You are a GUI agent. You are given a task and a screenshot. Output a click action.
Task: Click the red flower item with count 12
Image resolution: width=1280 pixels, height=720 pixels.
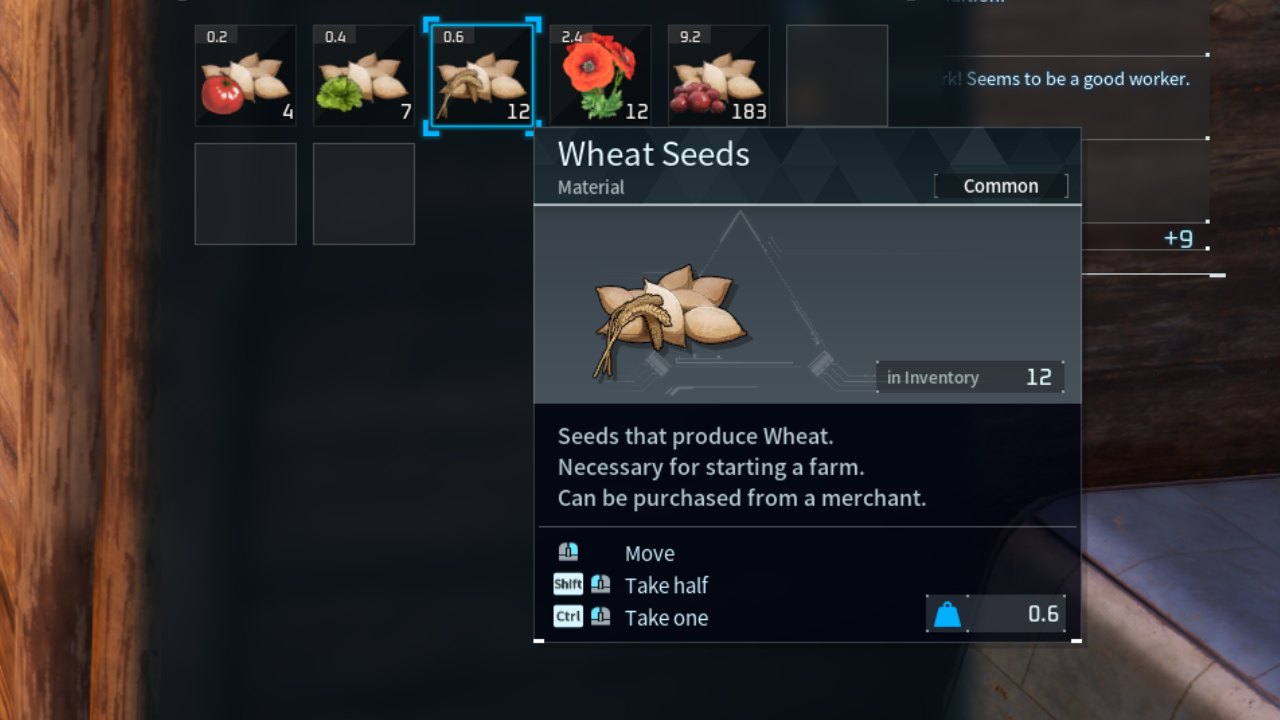coord(599,75)
